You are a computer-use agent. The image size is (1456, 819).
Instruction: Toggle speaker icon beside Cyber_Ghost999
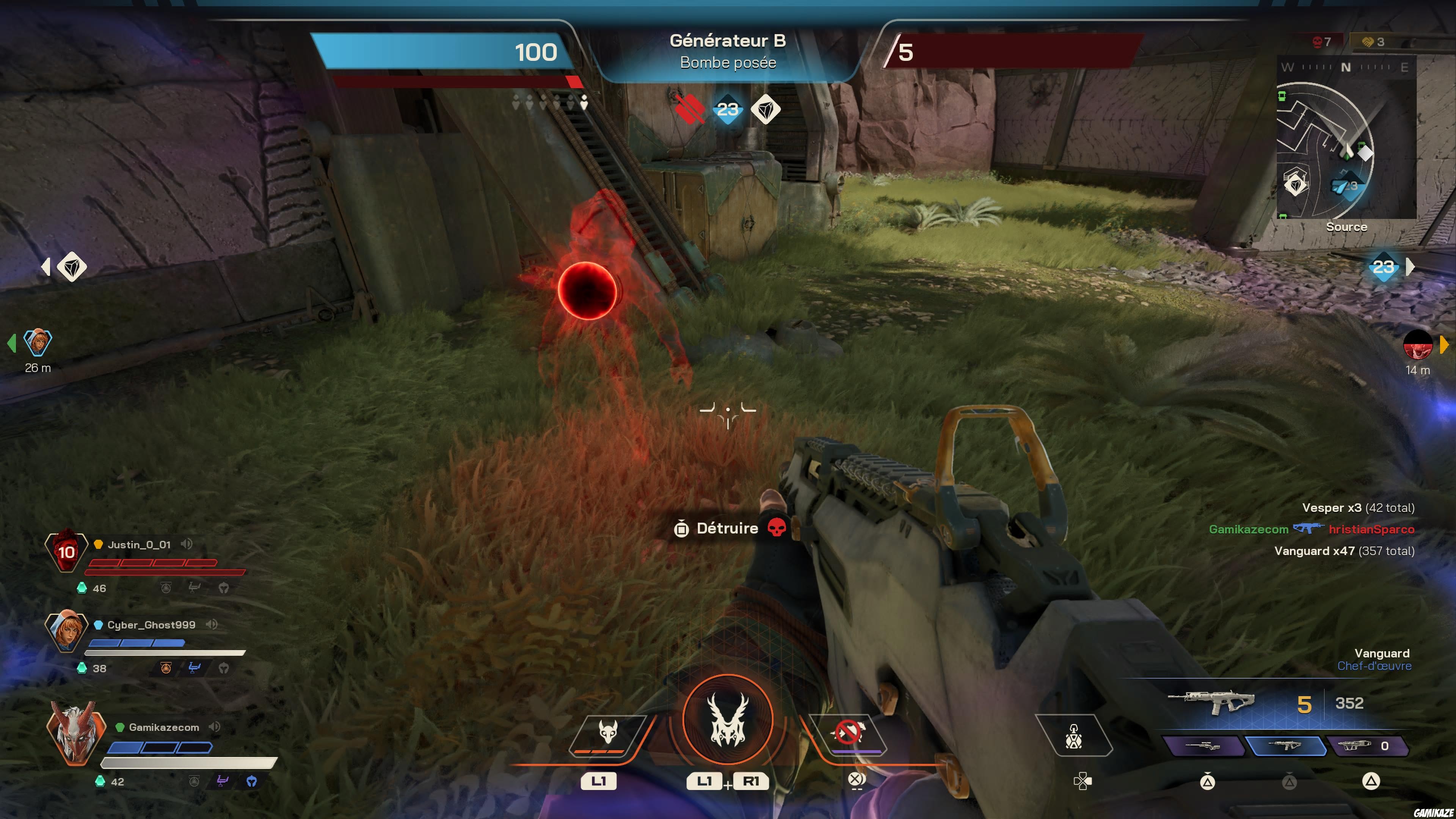pos(212,624)
